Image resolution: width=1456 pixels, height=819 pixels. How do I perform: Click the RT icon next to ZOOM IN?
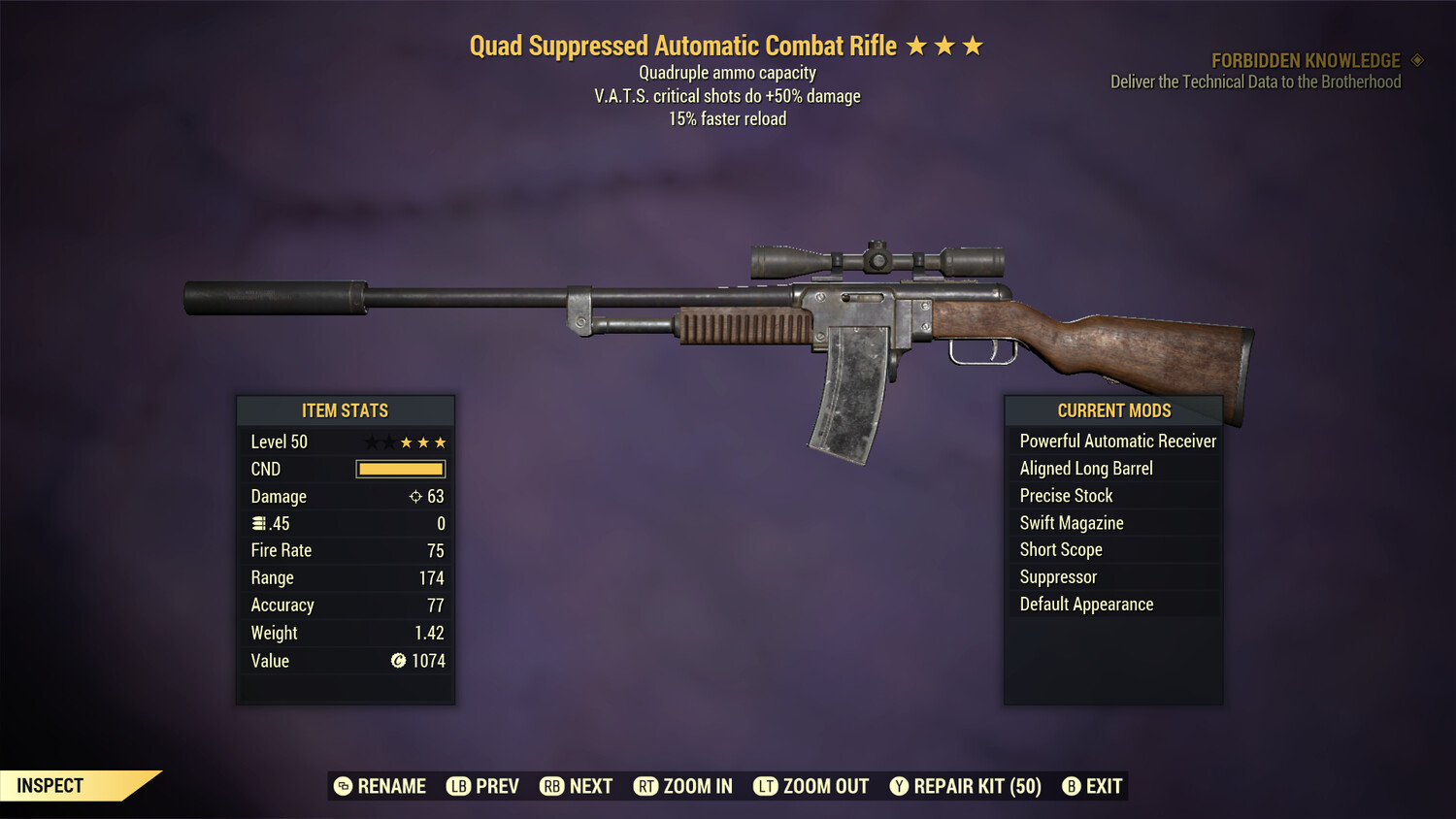coord(645,786)
